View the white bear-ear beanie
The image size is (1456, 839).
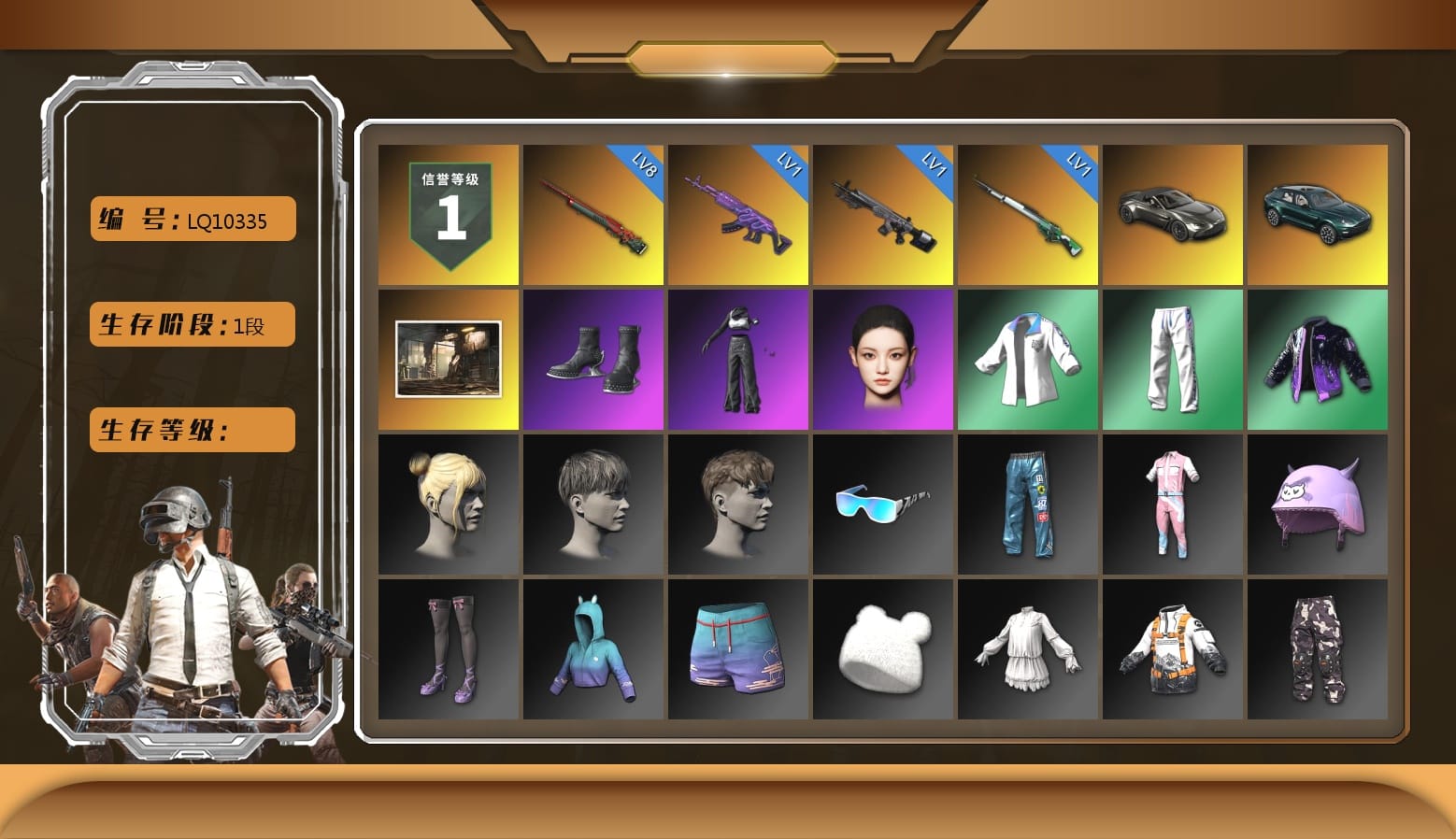pos(882,649)
